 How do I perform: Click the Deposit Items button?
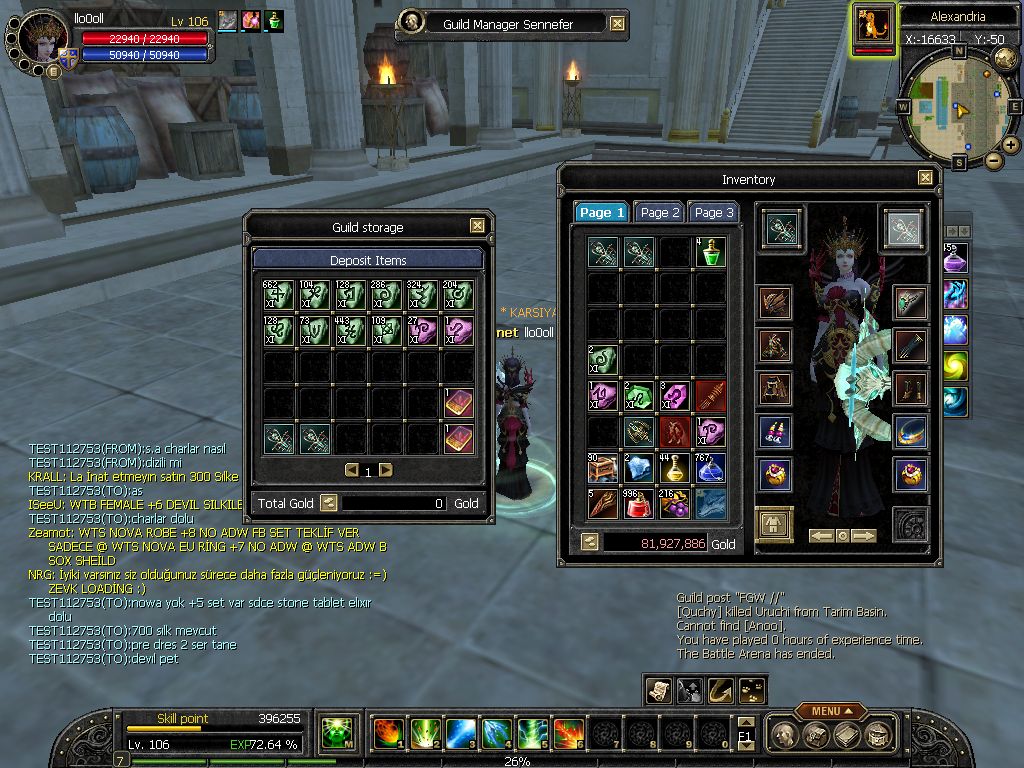tap(368, 260)
